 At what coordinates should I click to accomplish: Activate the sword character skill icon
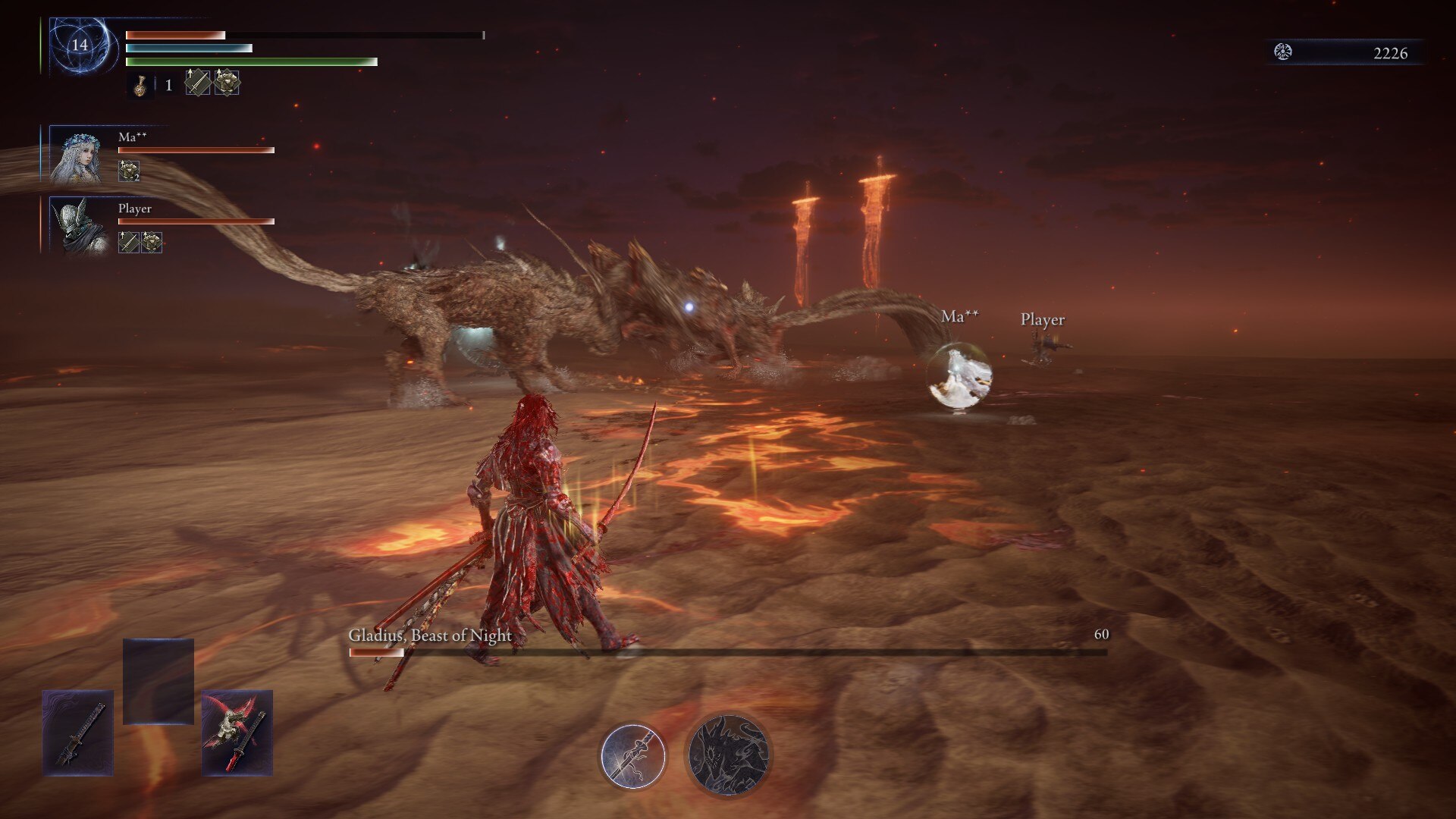tap(632, 756)
